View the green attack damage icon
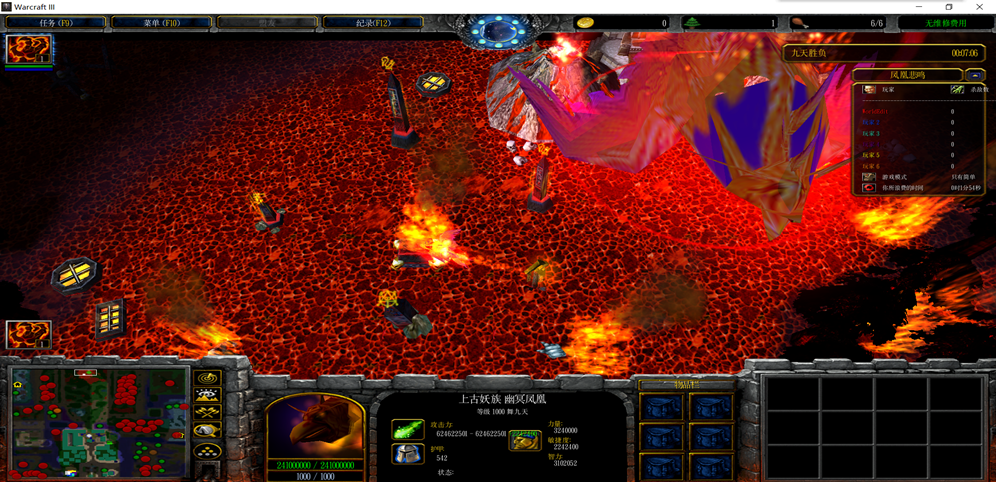The width and height of the screenshot is (996, 482). [407, 430]
